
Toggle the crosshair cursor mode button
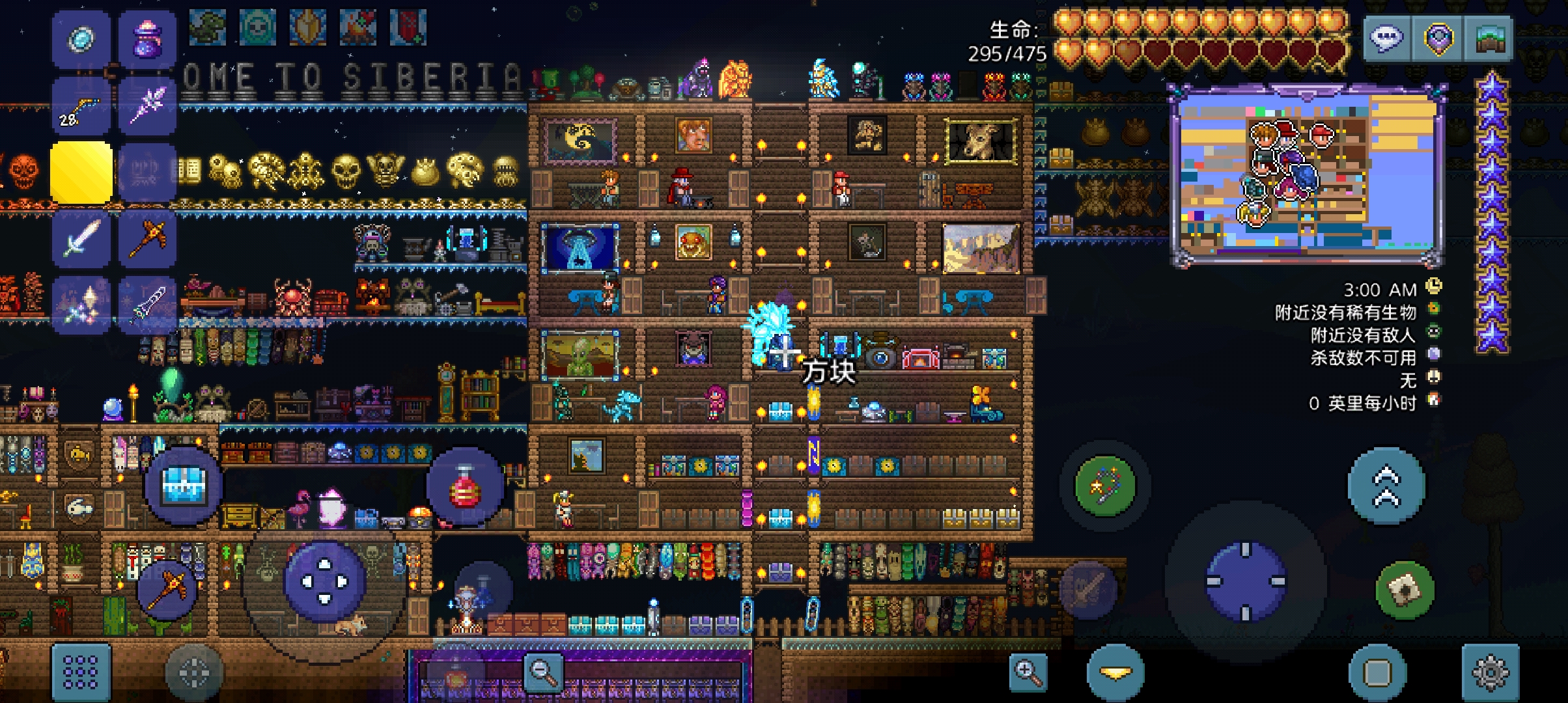pos(193,672)
